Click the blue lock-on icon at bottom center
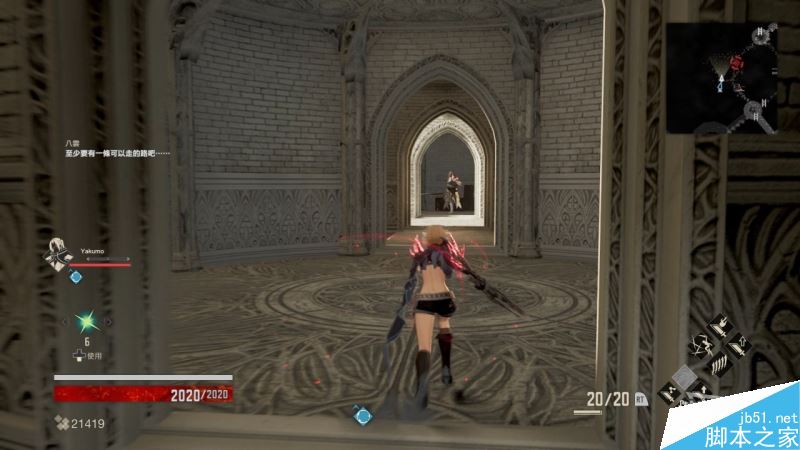Screen dimensions: 800x450 362,414
